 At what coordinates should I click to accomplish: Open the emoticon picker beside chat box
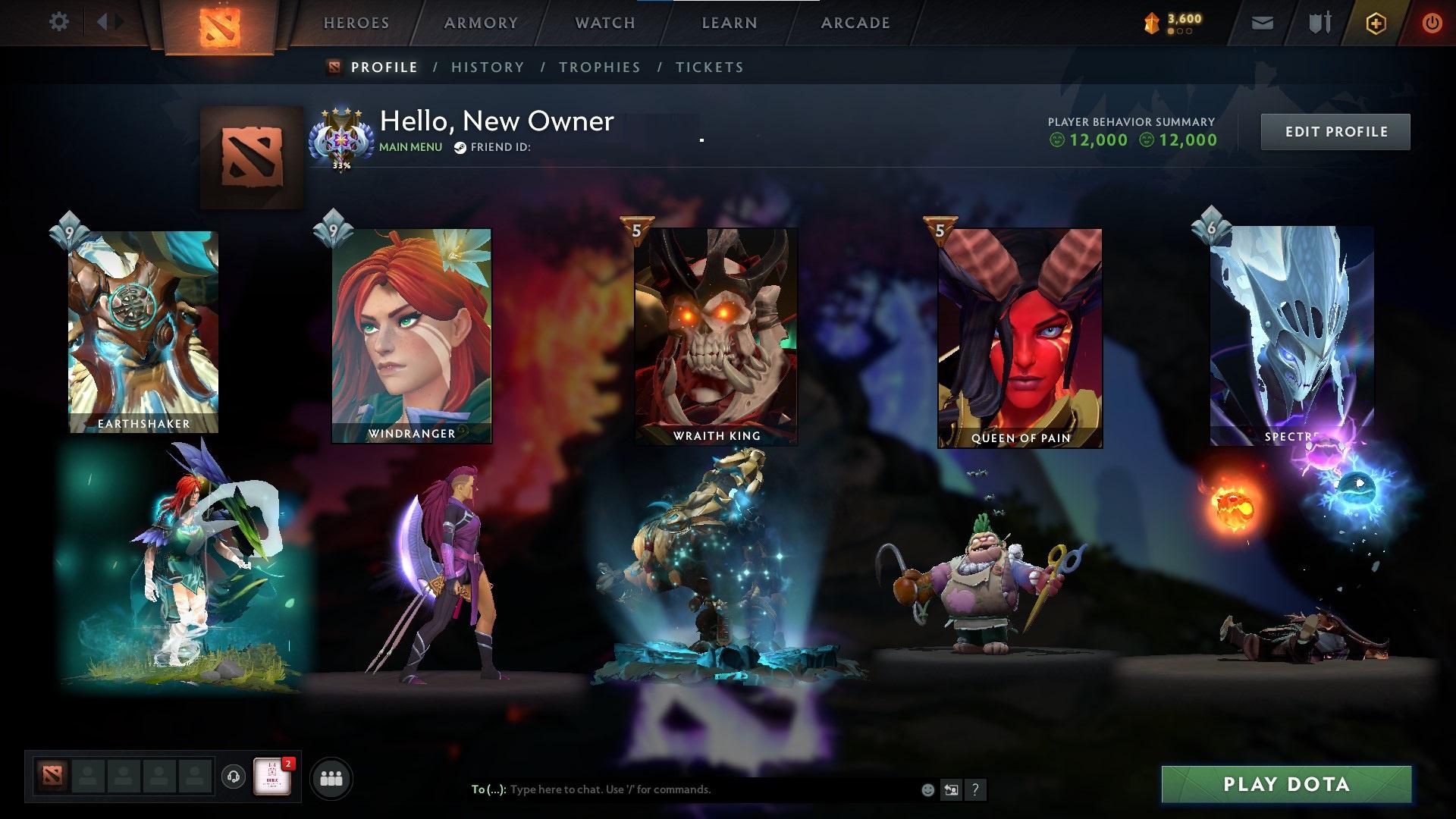(927, 789)
